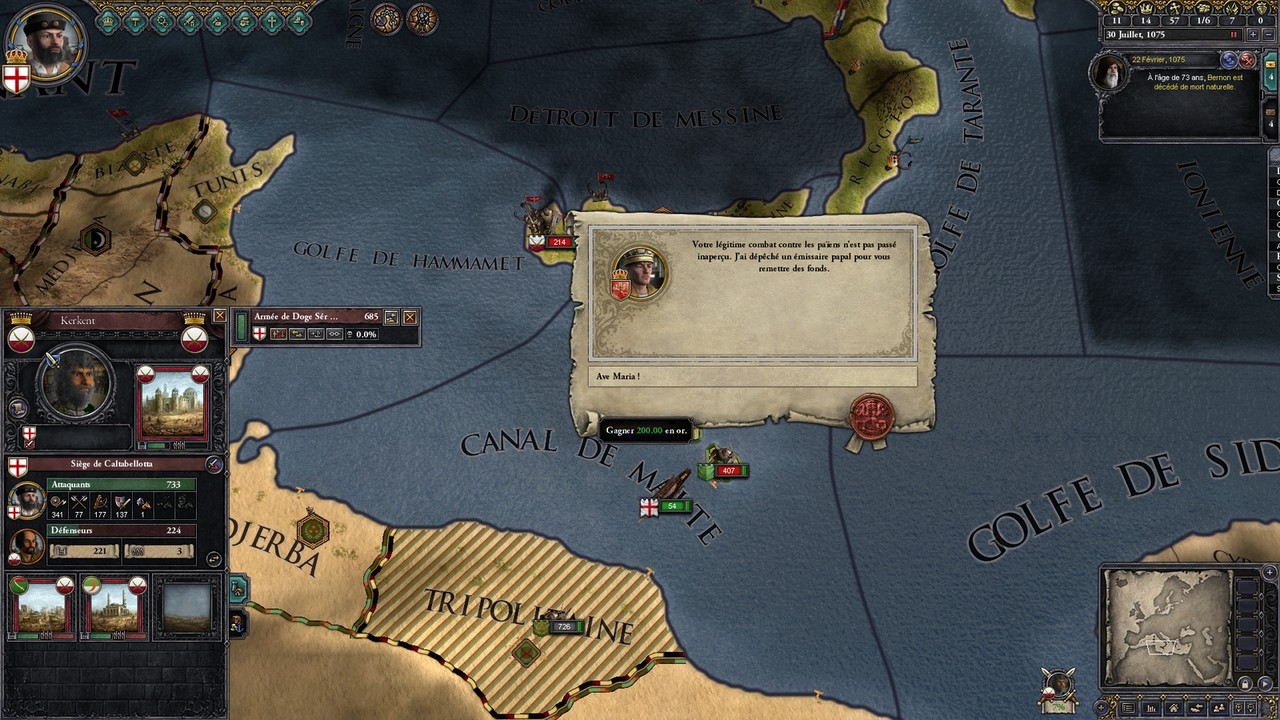This screenshot has height=720, width=1280.
Task: Choose the "Ave Maria !" event response
Action: 752,377
